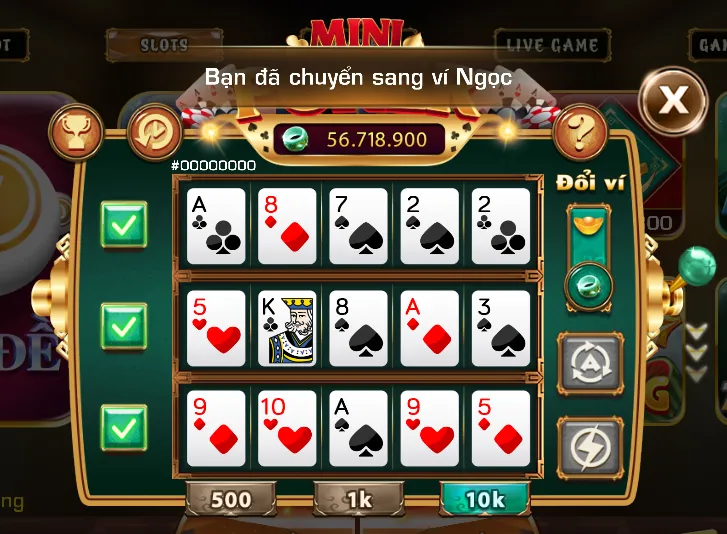Select the 500 bet level
The width and height of the screenshot is (727, 534).
coord(230,498)
